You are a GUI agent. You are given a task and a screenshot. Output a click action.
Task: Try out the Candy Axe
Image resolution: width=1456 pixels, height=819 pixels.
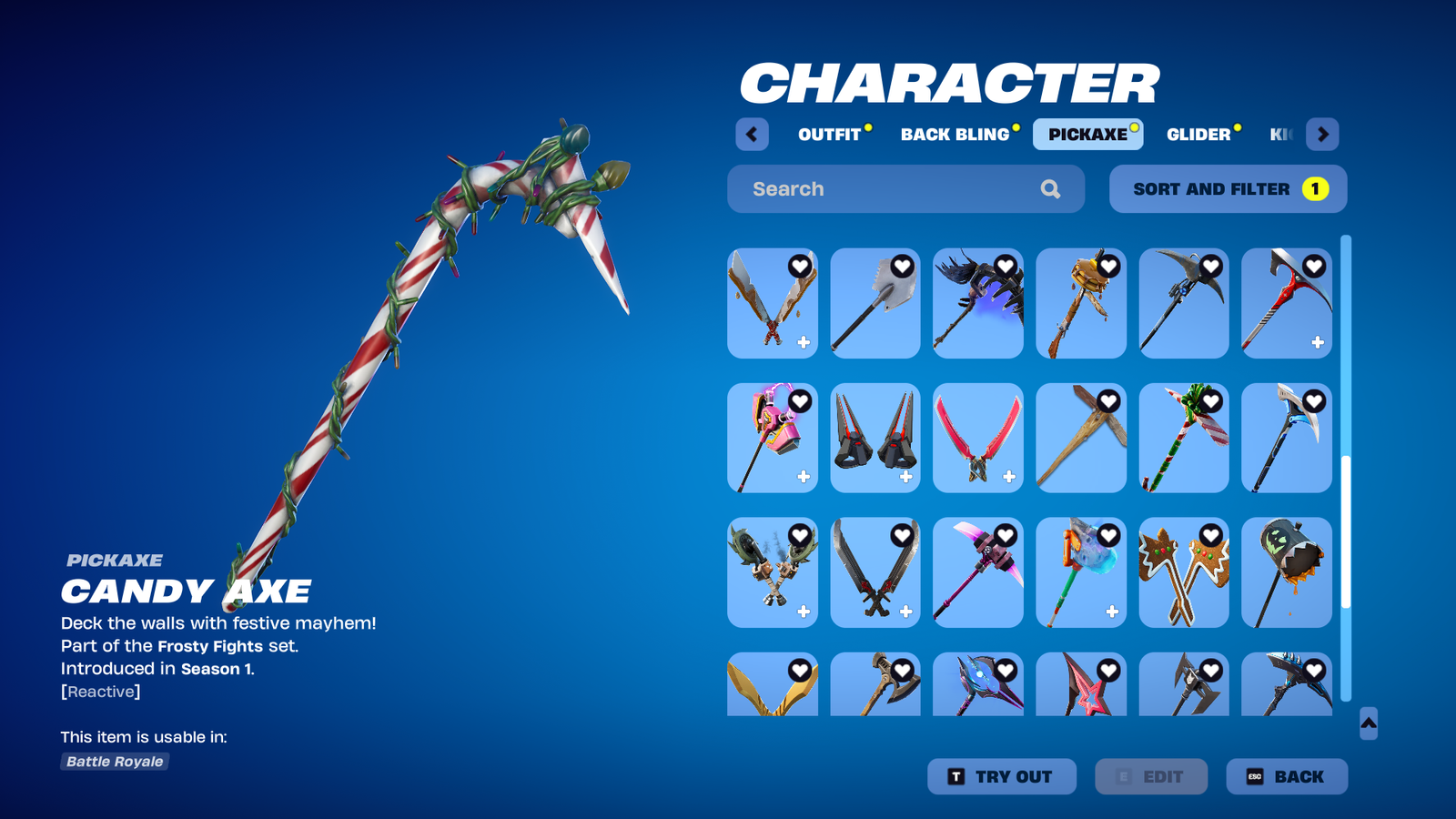click(1001, 777)
